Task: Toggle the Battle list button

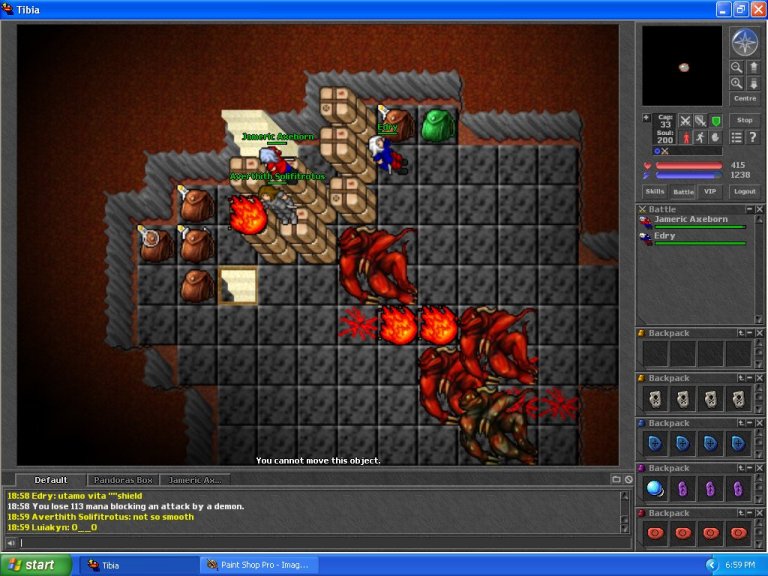Action: click(683, 191)
